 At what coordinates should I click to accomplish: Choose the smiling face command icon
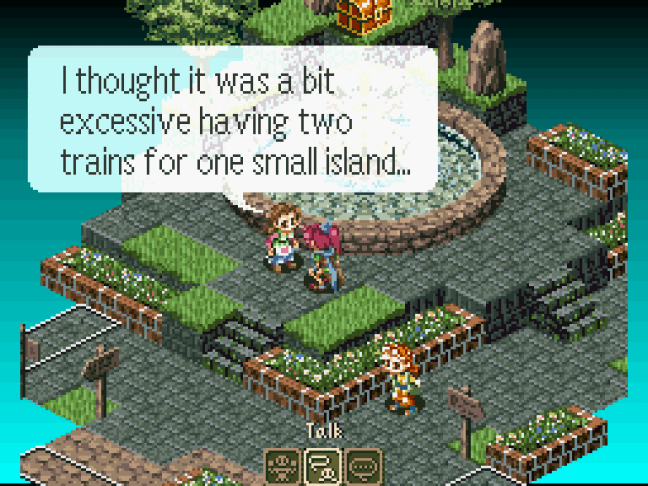[284, 464]
